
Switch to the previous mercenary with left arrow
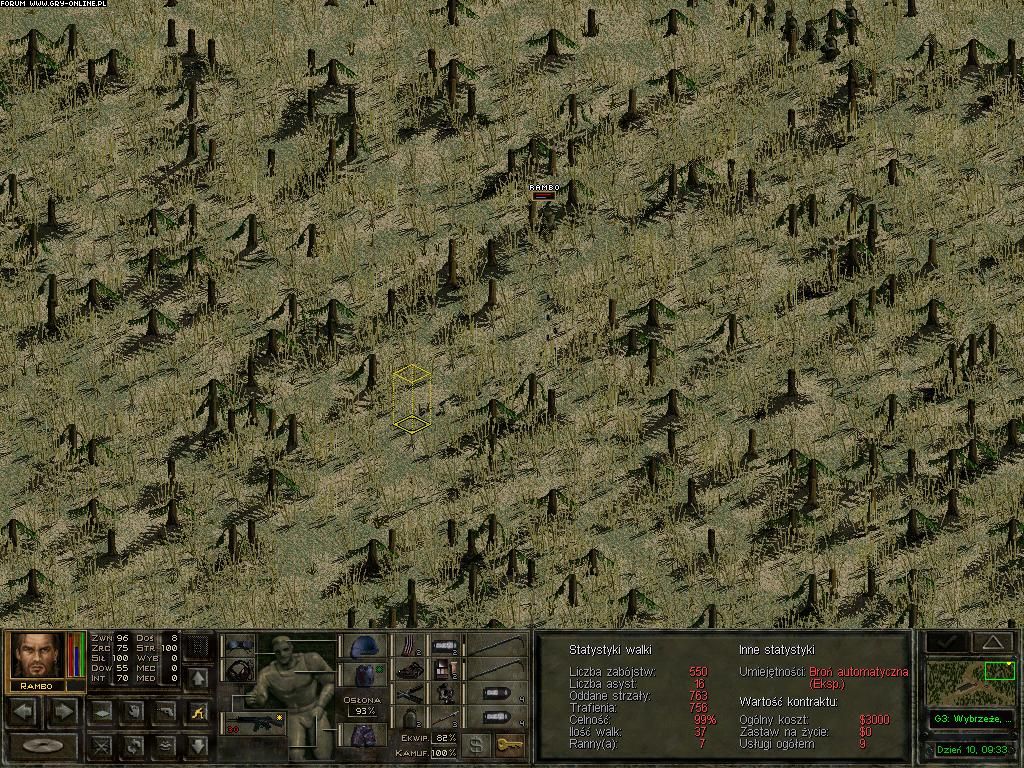point(26,712)
